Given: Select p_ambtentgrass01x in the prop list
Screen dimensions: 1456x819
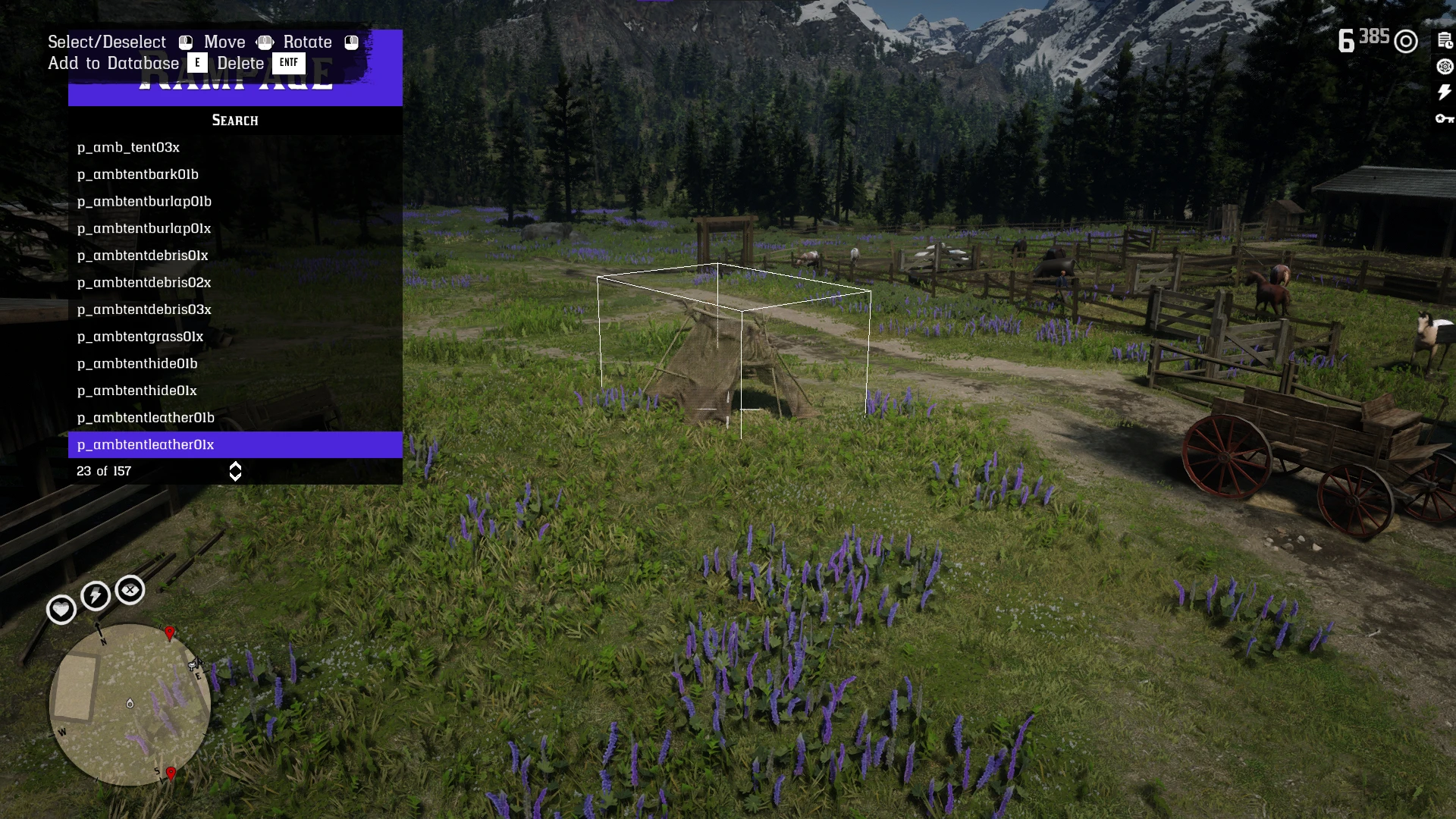Looking at the screenshot, I should click(140, 336).
